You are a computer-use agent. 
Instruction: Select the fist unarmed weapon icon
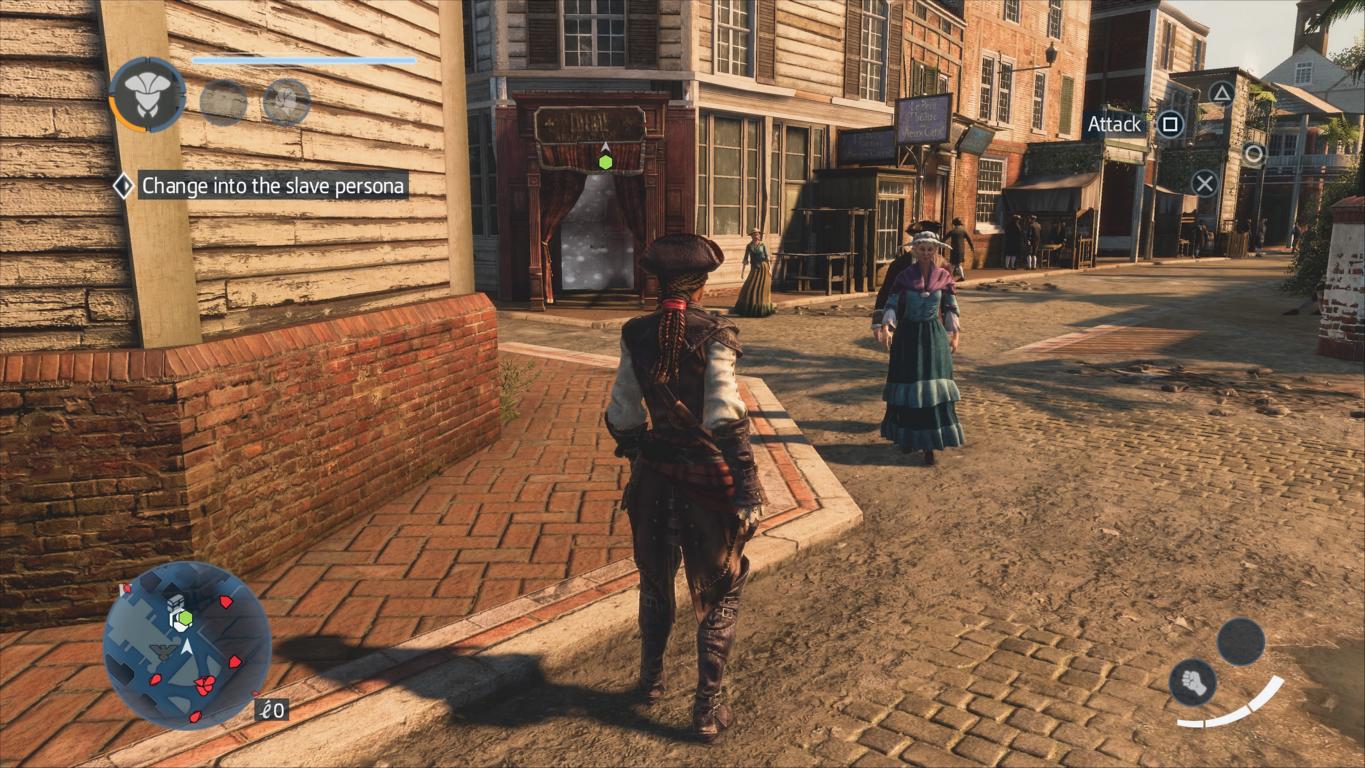1192,682
